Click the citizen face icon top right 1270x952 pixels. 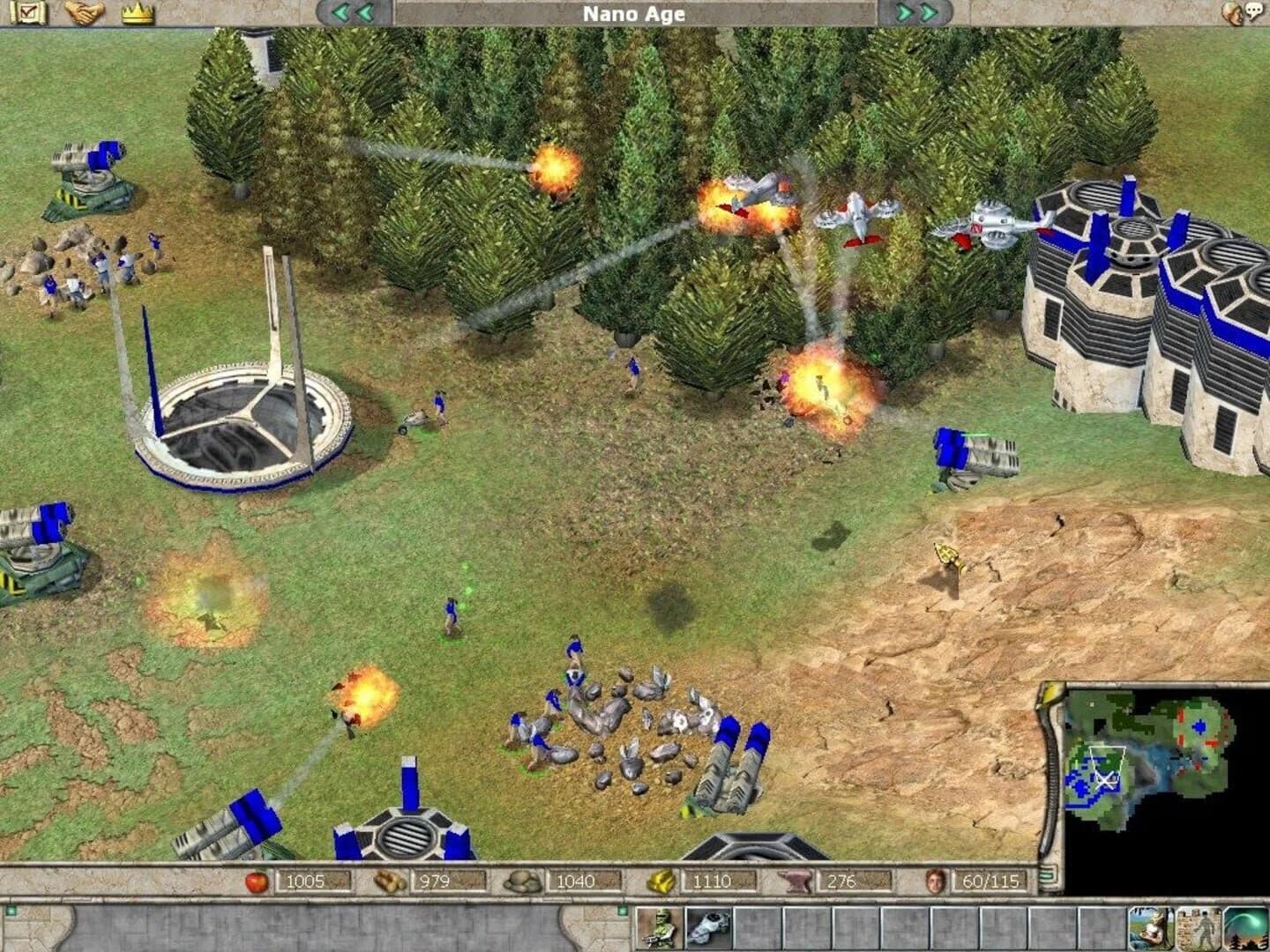pos(1232,11)
